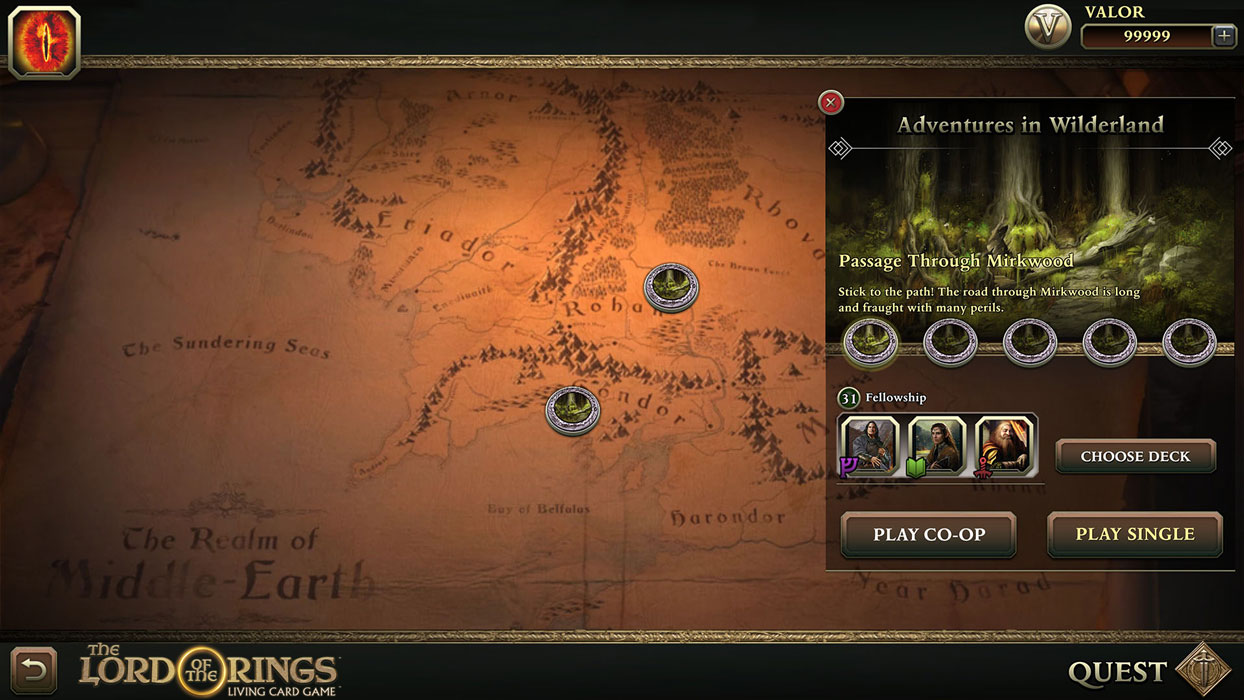Screen dimensions: 1244x700
Task: Close the Adventures in Wilderland panel
Action: [x=831, y=103]
